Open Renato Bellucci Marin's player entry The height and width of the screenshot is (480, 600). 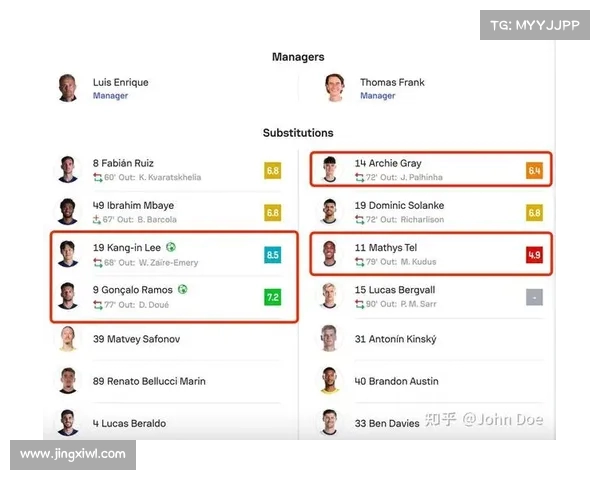149,381
